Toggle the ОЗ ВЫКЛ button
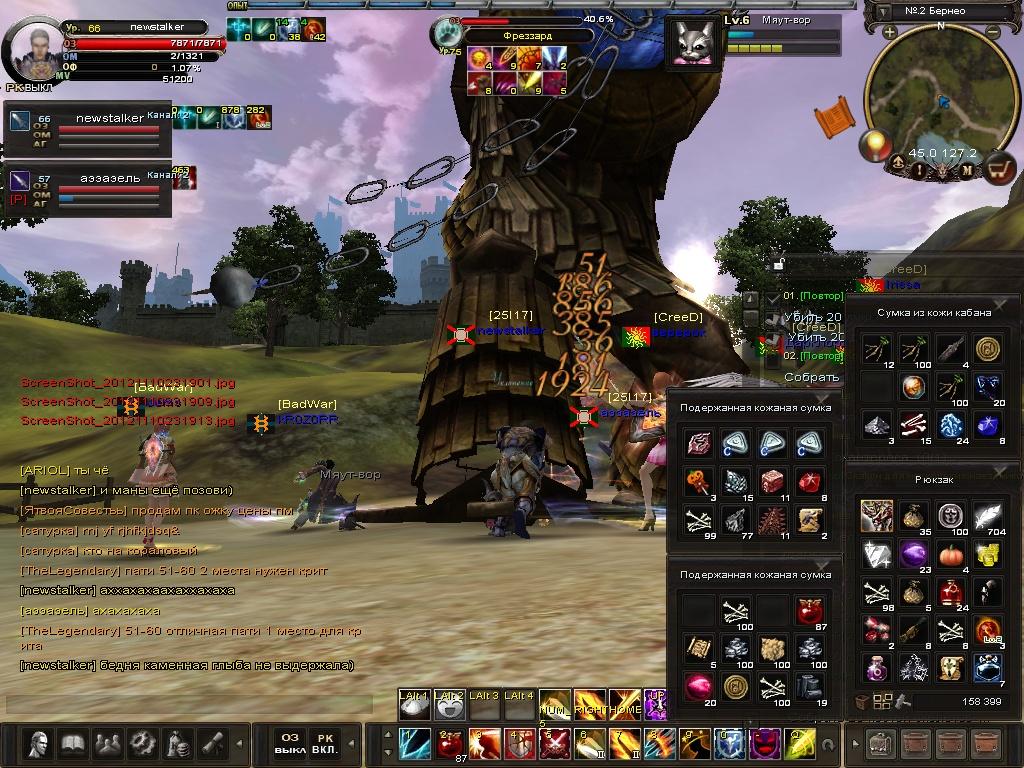The height and width of the screenshot is (768, 1024). (x=289, y=743)
